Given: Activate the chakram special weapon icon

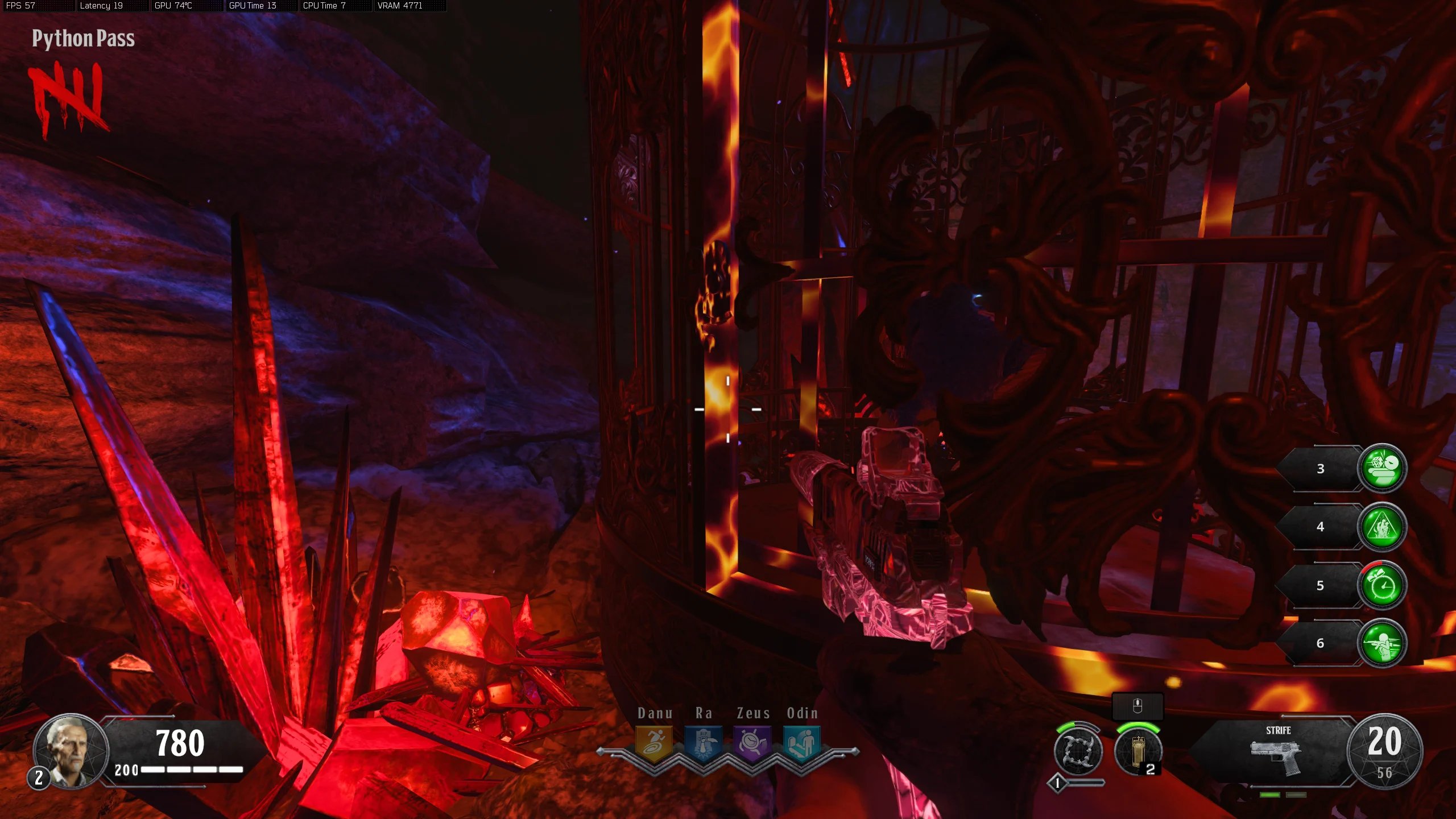Looking at the screenshot, I should coord(1078,752).
